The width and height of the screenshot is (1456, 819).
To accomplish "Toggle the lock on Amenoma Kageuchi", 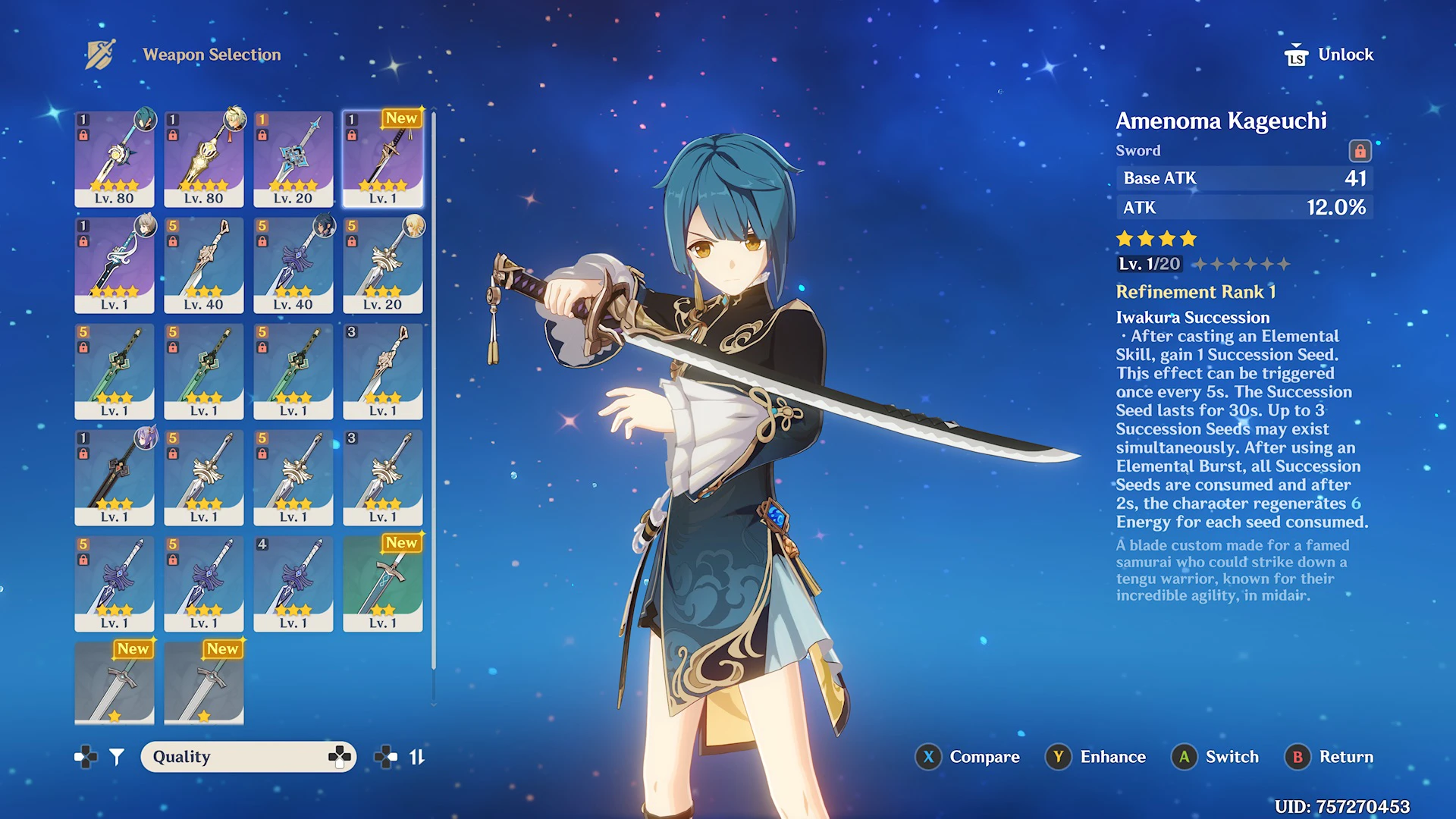I will (x=1360, y=151).
